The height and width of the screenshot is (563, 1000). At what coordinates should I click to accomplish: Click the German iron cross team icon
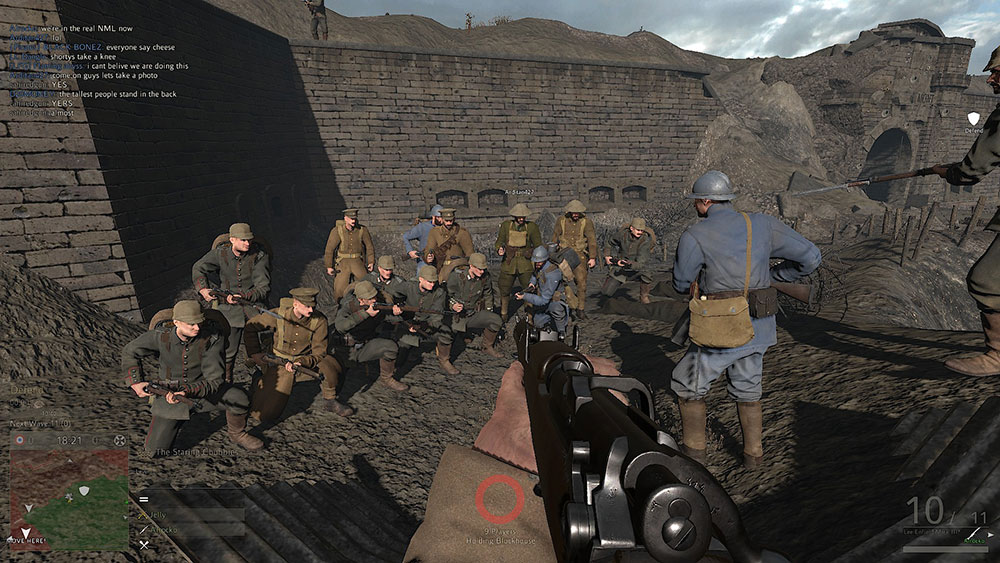[120, 440]
